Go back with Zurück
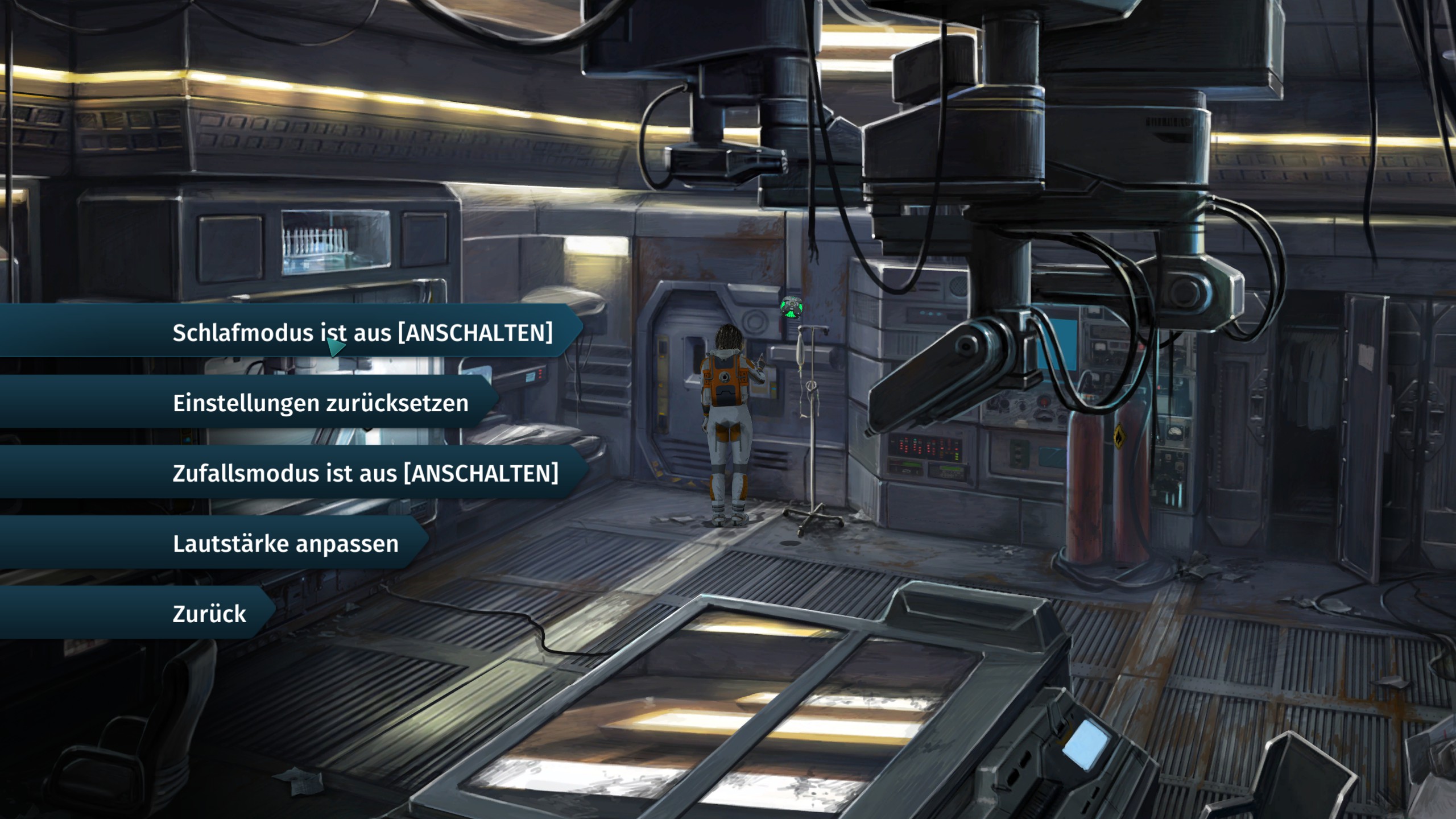The height and width of the screenshot is (819, 1456). [209, 614]
